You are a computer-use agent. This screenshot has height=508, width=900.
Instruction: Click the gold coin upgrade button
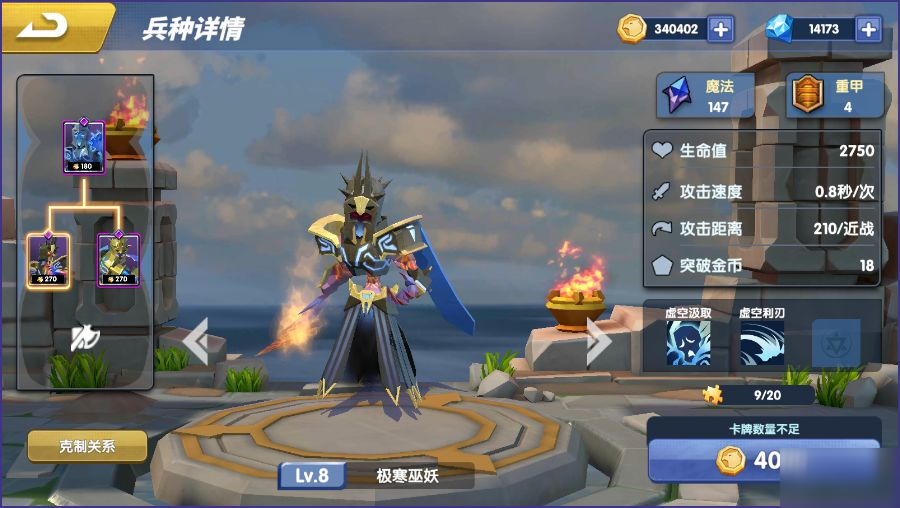click(764, 461)
